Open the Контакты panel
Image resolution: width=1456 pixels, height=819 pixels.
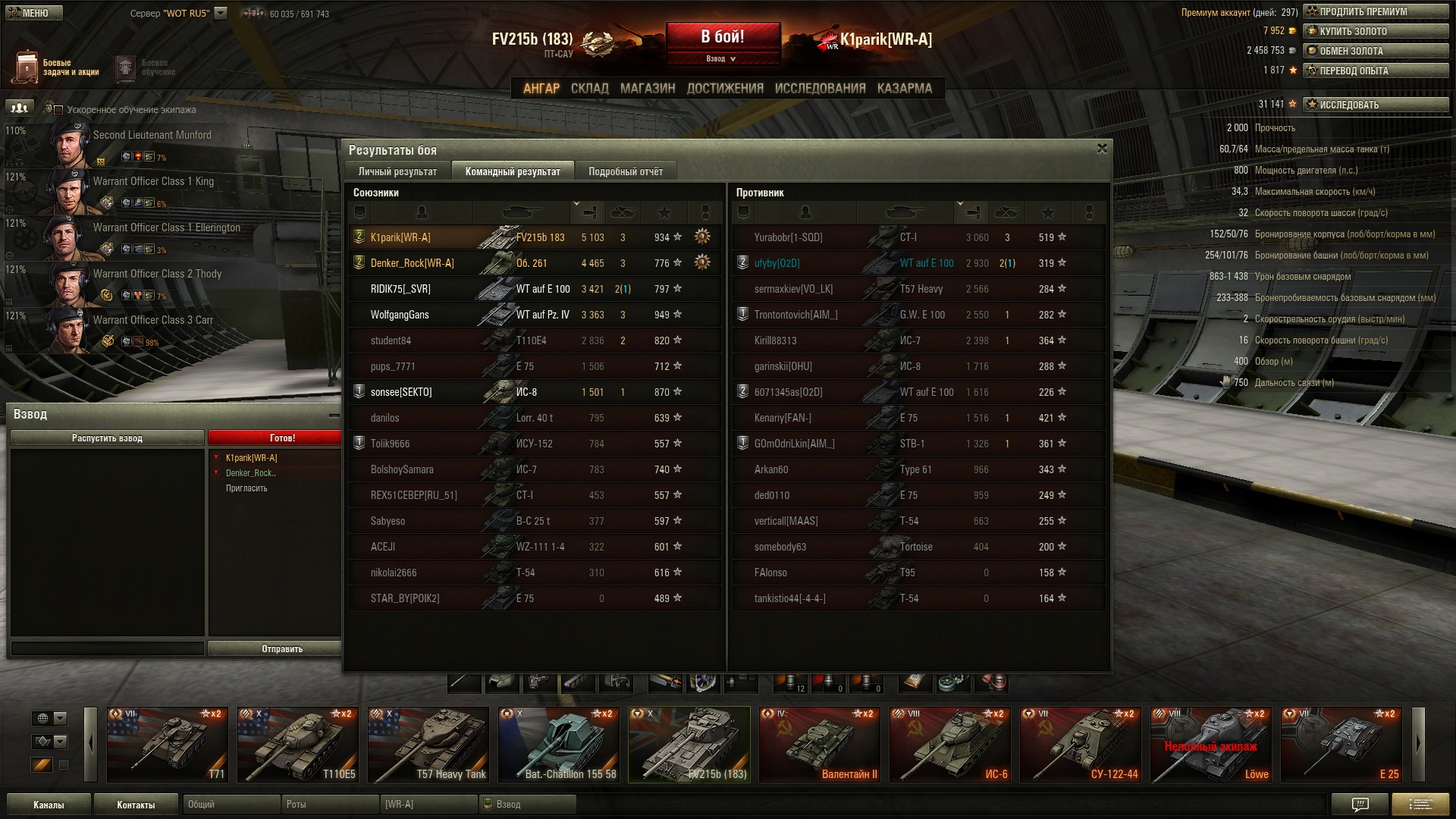(x=136, y=805)
